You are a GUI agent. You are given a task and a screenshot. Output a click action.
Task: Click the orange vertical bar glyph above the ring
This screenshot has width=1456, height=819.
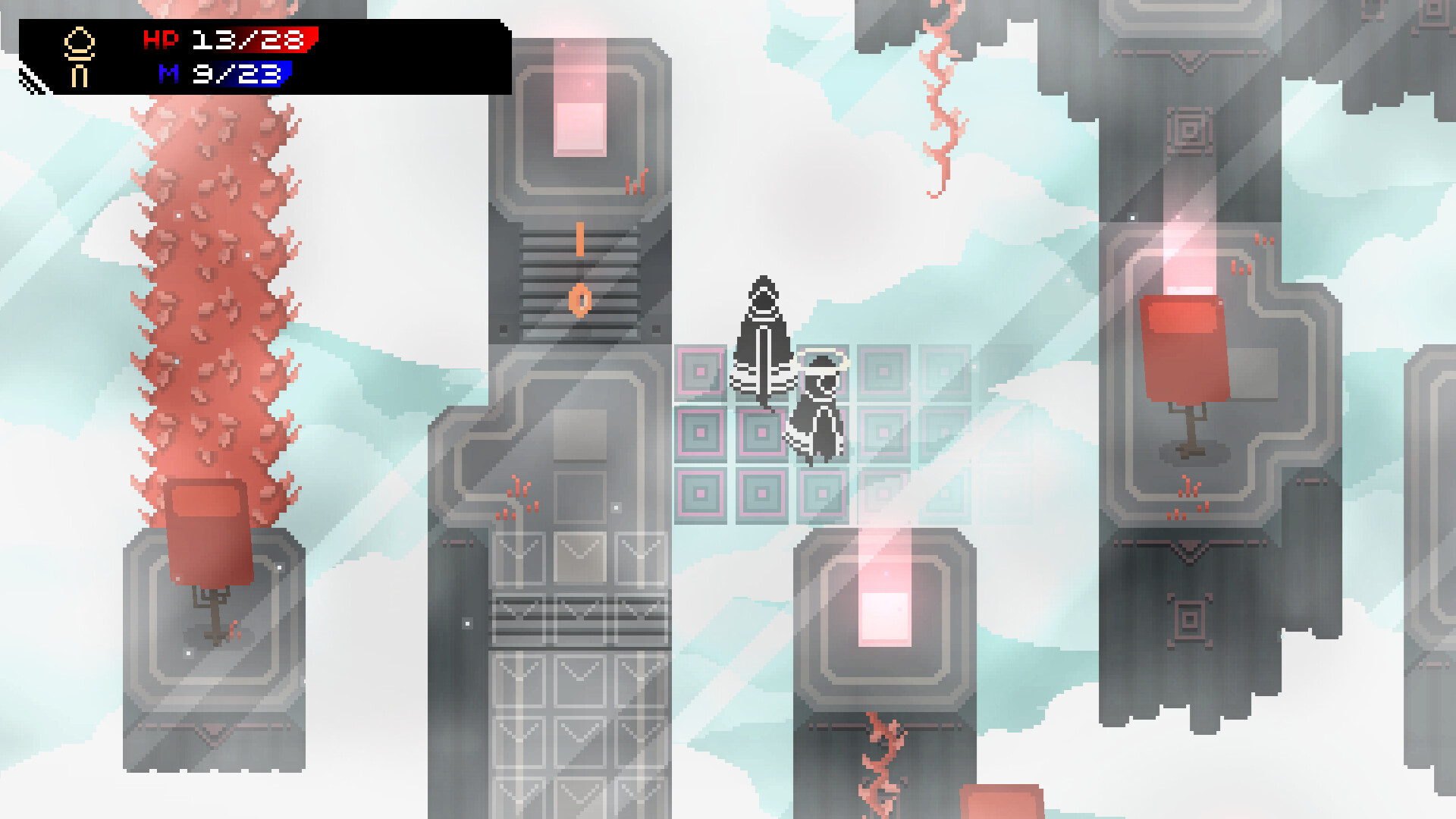(x=581, y=239)
